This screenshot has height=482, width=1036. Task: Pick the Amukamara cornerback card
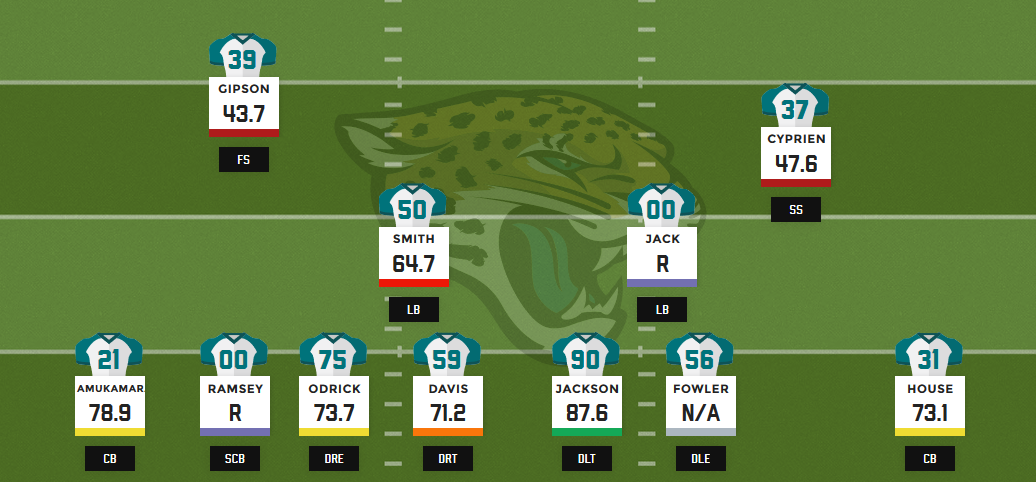click(x=110, y=402)
